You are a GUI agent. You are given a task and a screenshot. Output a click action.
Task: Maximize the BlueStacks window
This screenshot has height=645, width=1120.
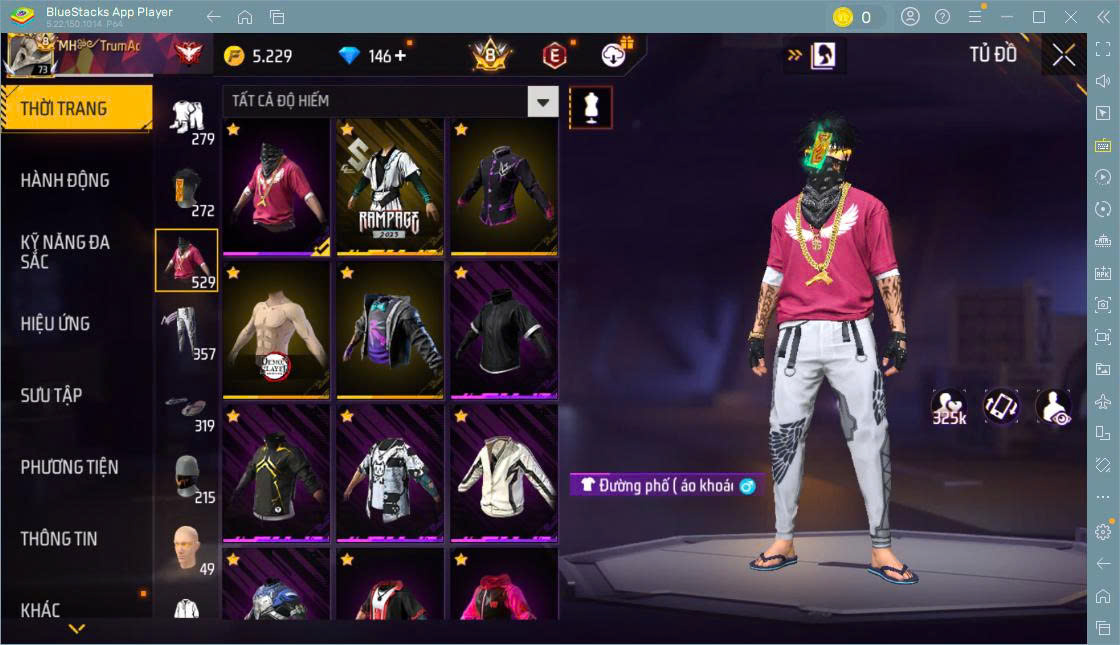click(1039, 17)
